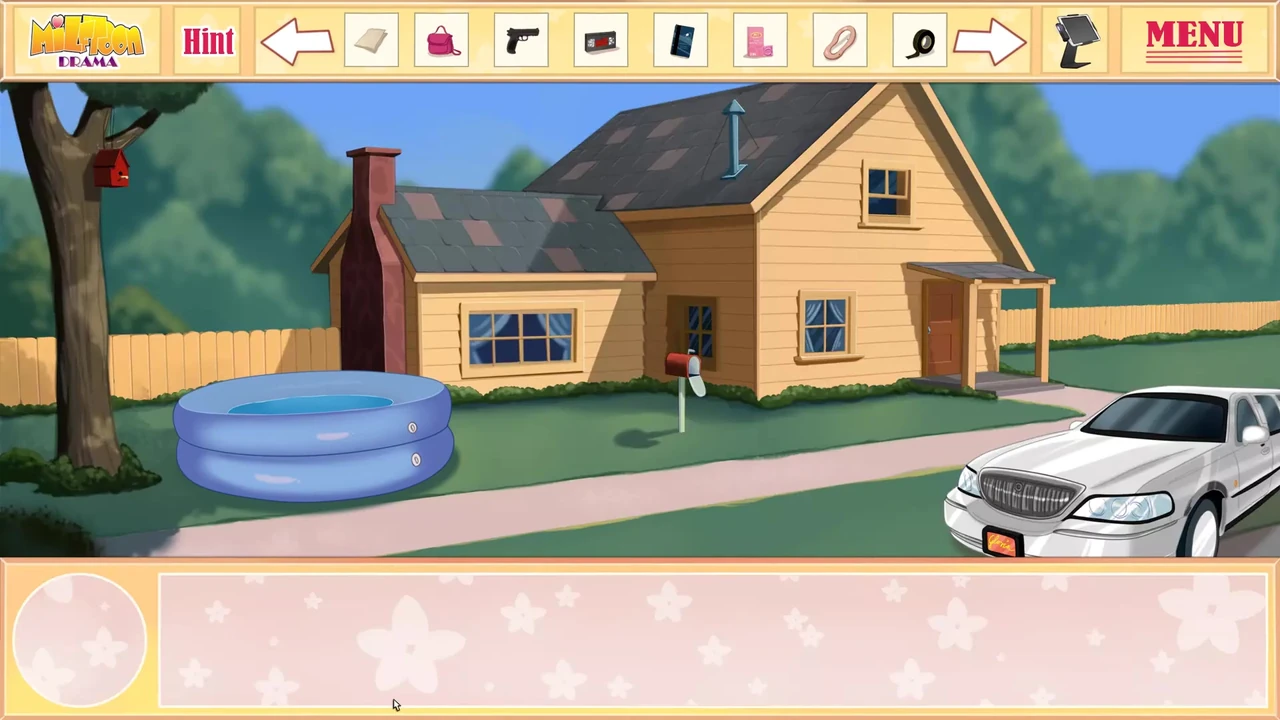Click the left arrow to see previous items
Viewport: 1280px width, 720px height.
tap(297, 40)
